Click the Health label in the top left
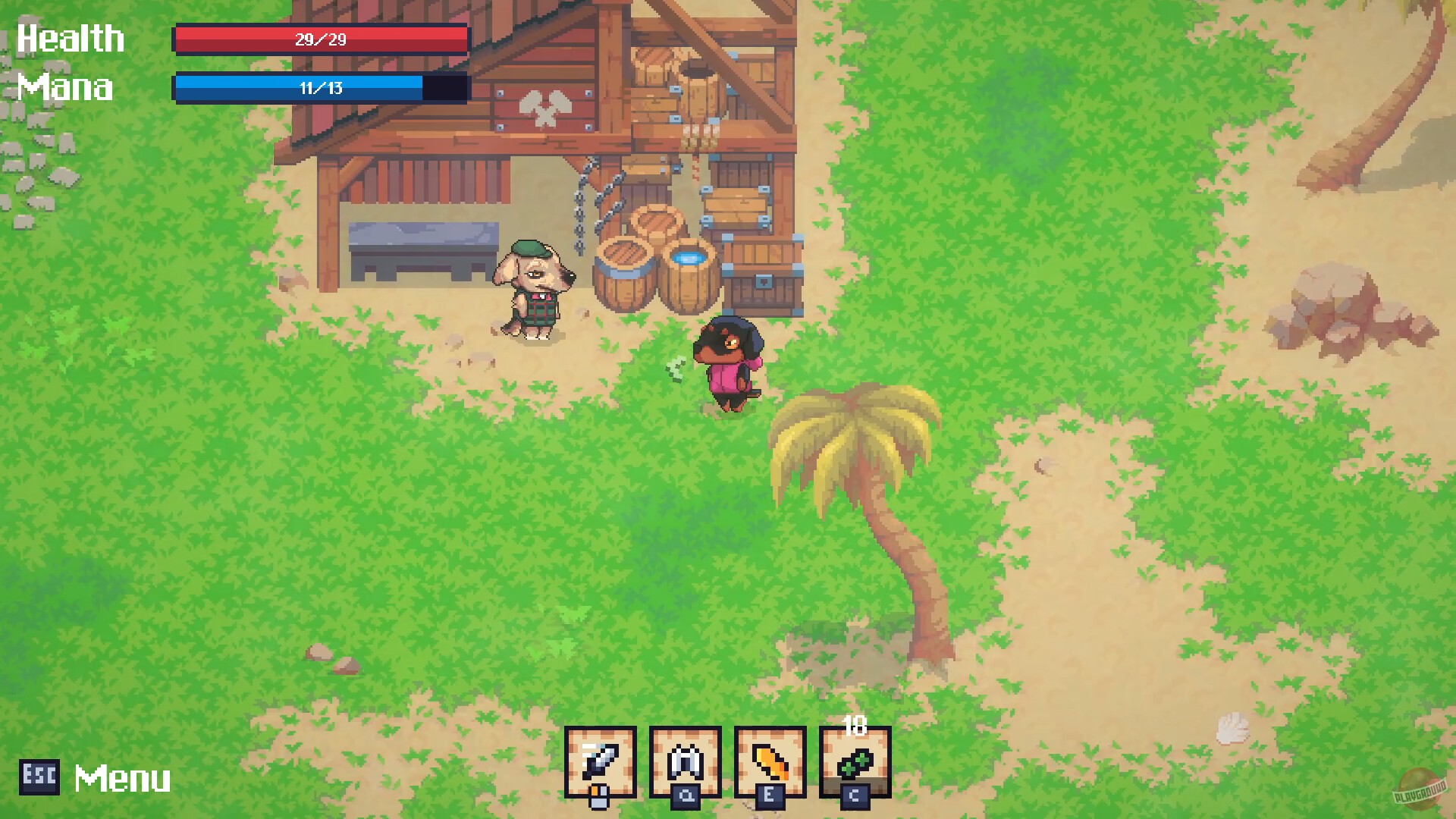This screenshot has height=819, width=1456. (x=71, y=37)
